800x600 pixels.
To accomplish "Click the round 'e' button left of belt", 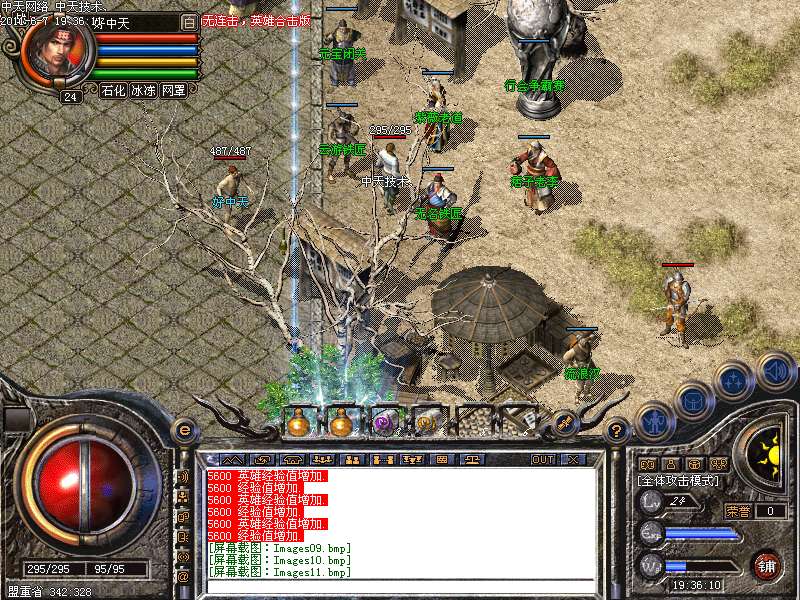I will tap(183, 430).
